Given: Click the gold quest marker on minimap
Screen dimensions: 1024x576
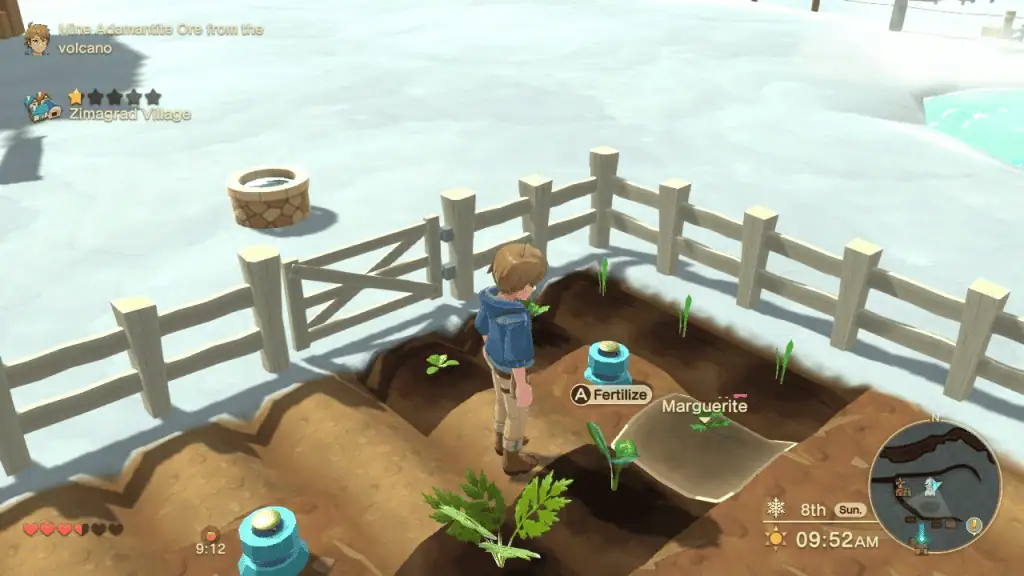Looking at the screenshot, I should click(973, 526).
